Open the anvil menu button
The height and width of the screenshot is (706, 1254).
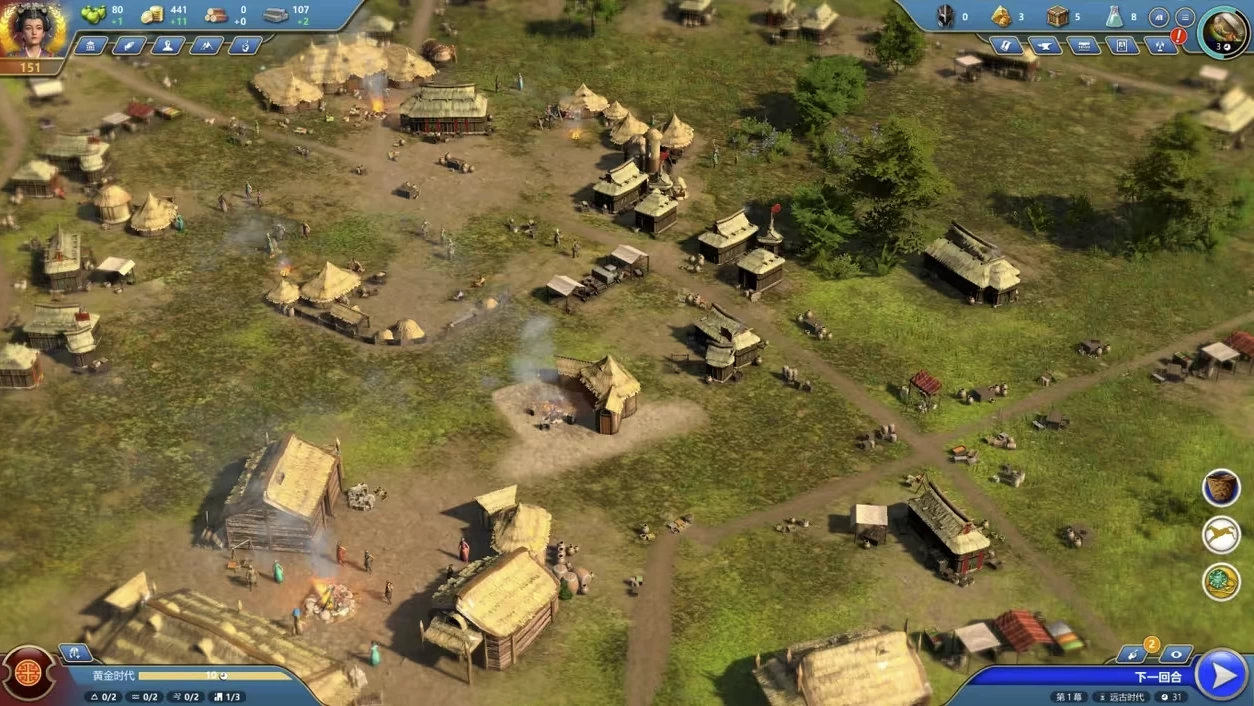[x=1045, y=46]
